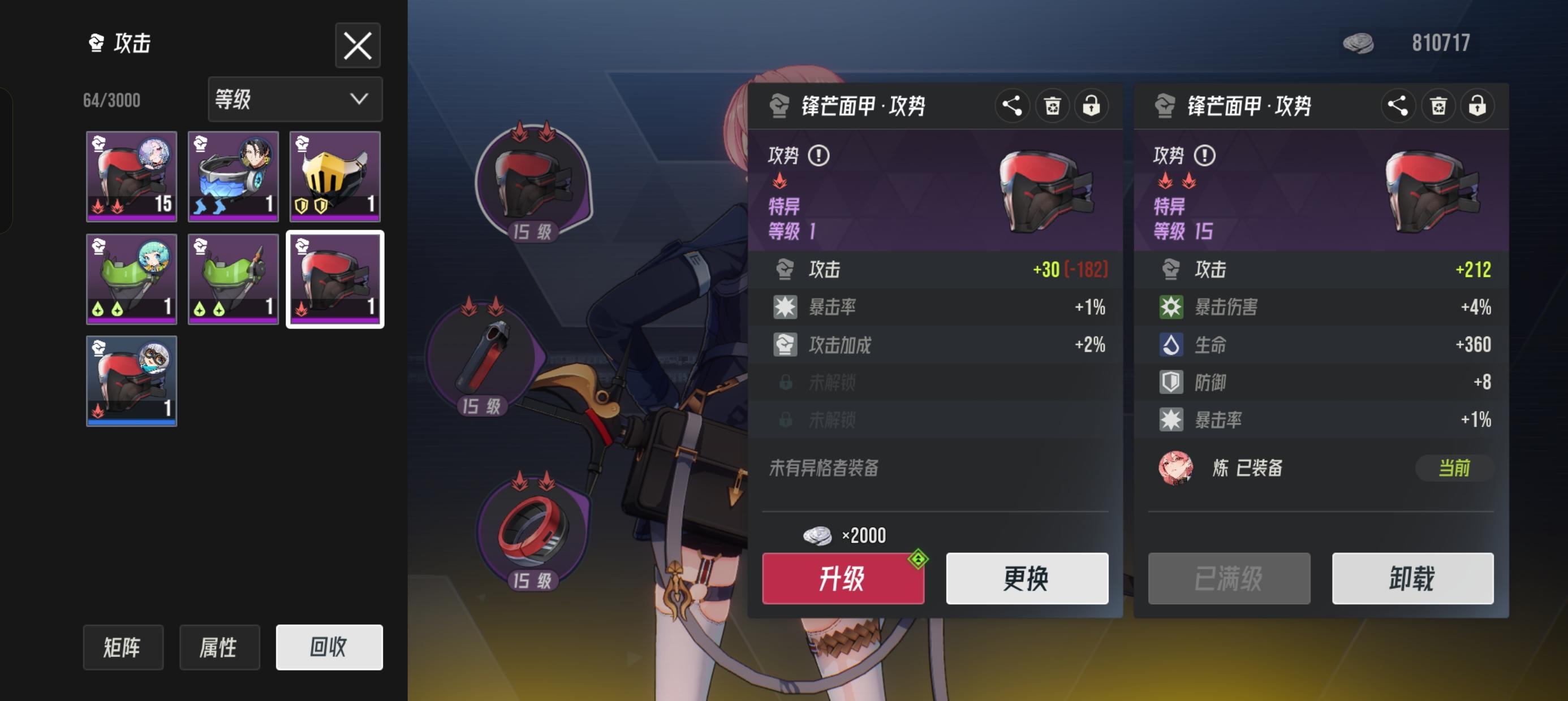Click the trash icon on the equipped 锋芒面甲 panel
1568x701 pixels.
(x=1438, y=106)
